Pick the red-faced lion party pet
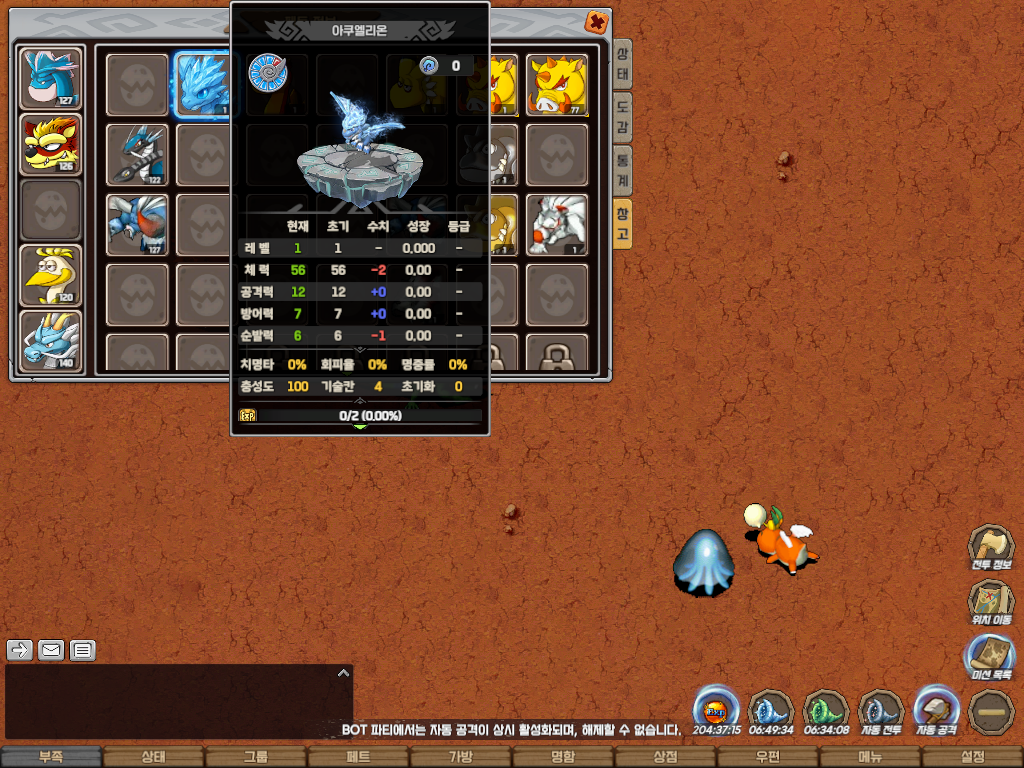 point(51,144)
